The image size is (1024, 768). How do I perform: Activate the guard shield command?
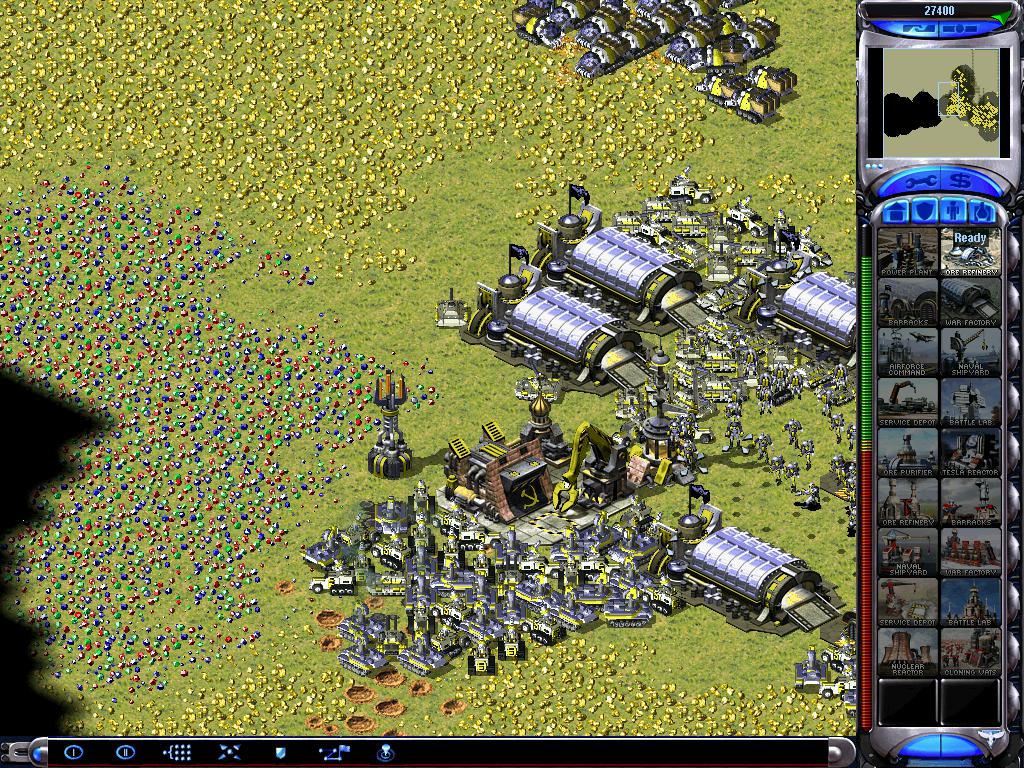(x=281, y=751)
